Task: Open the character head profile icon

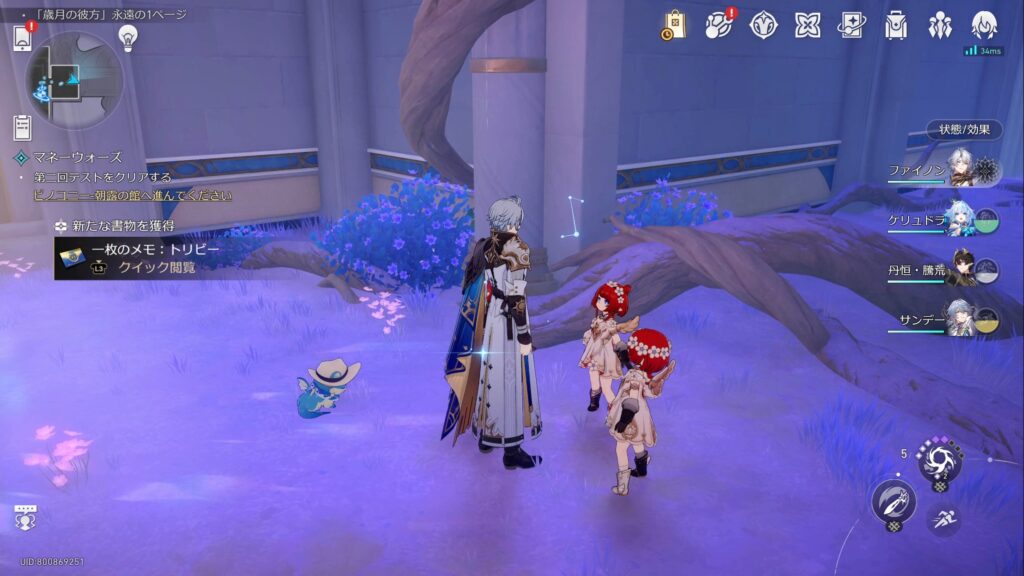Action: (984, 25)
